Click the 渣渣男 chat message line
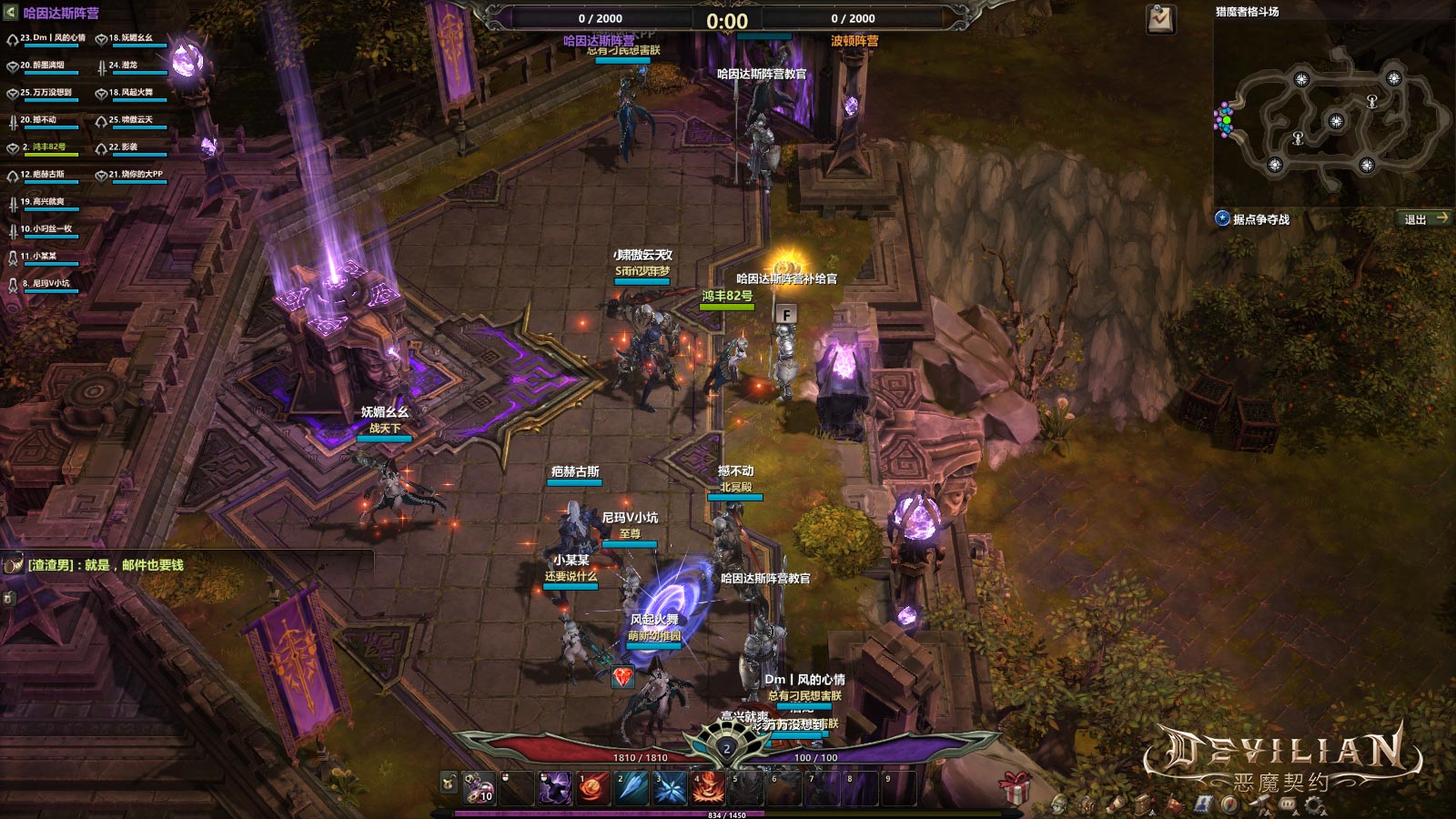This screenshot has height=819, width=1456. (105, 565)
